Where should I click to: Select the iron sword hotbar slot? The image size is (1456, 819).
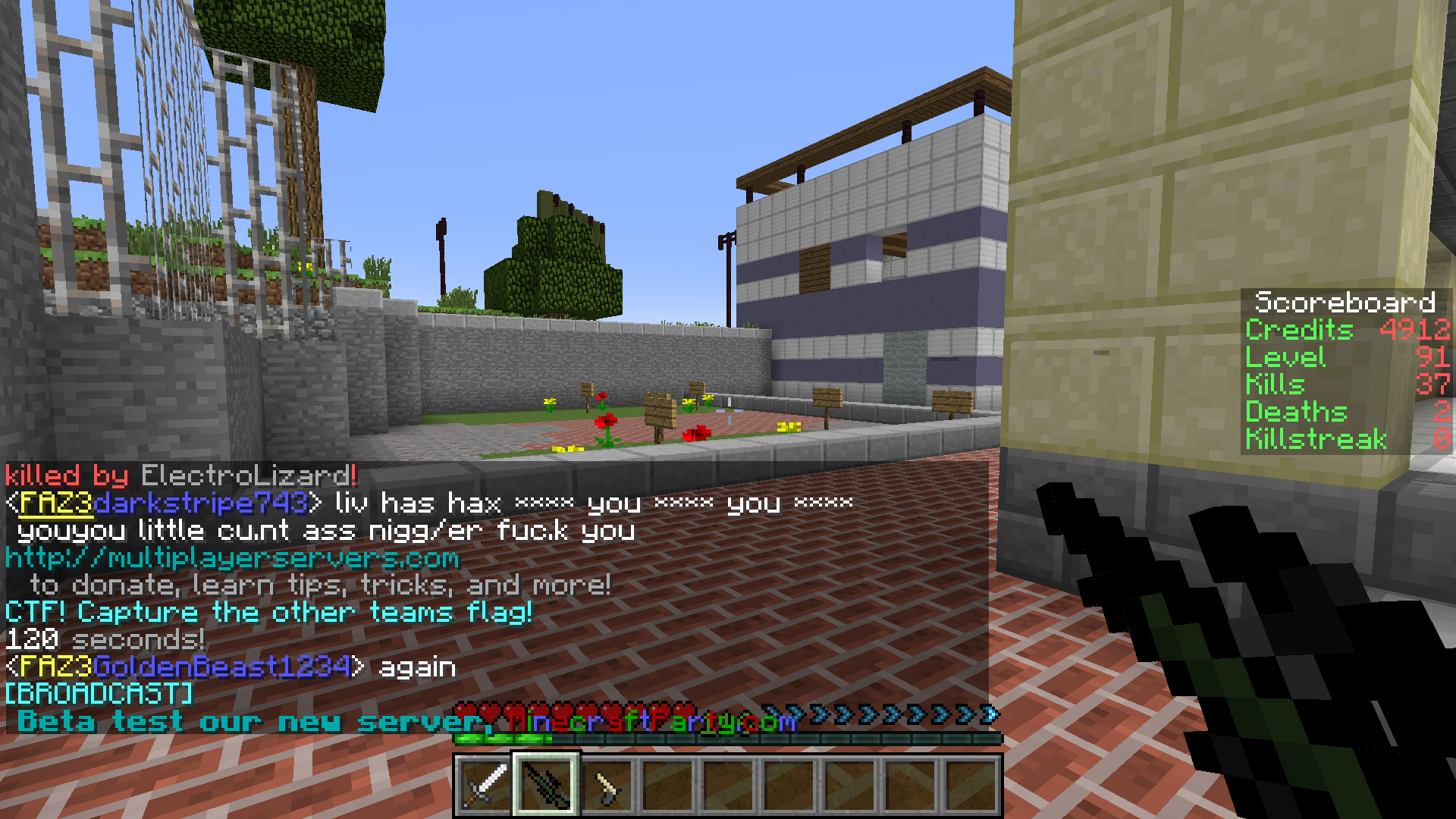[485, 784]
